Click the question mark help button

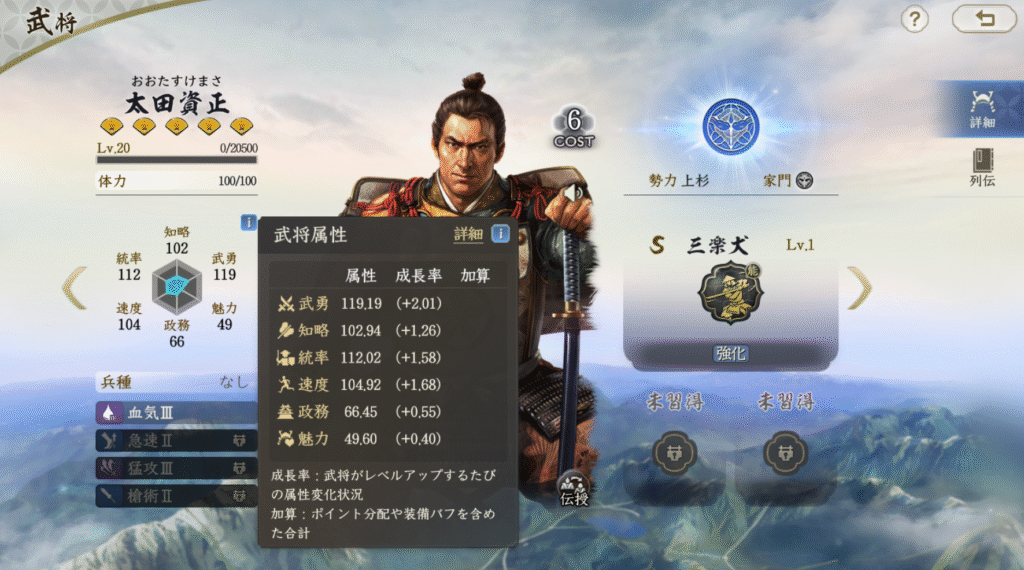[x=915, y=19]
